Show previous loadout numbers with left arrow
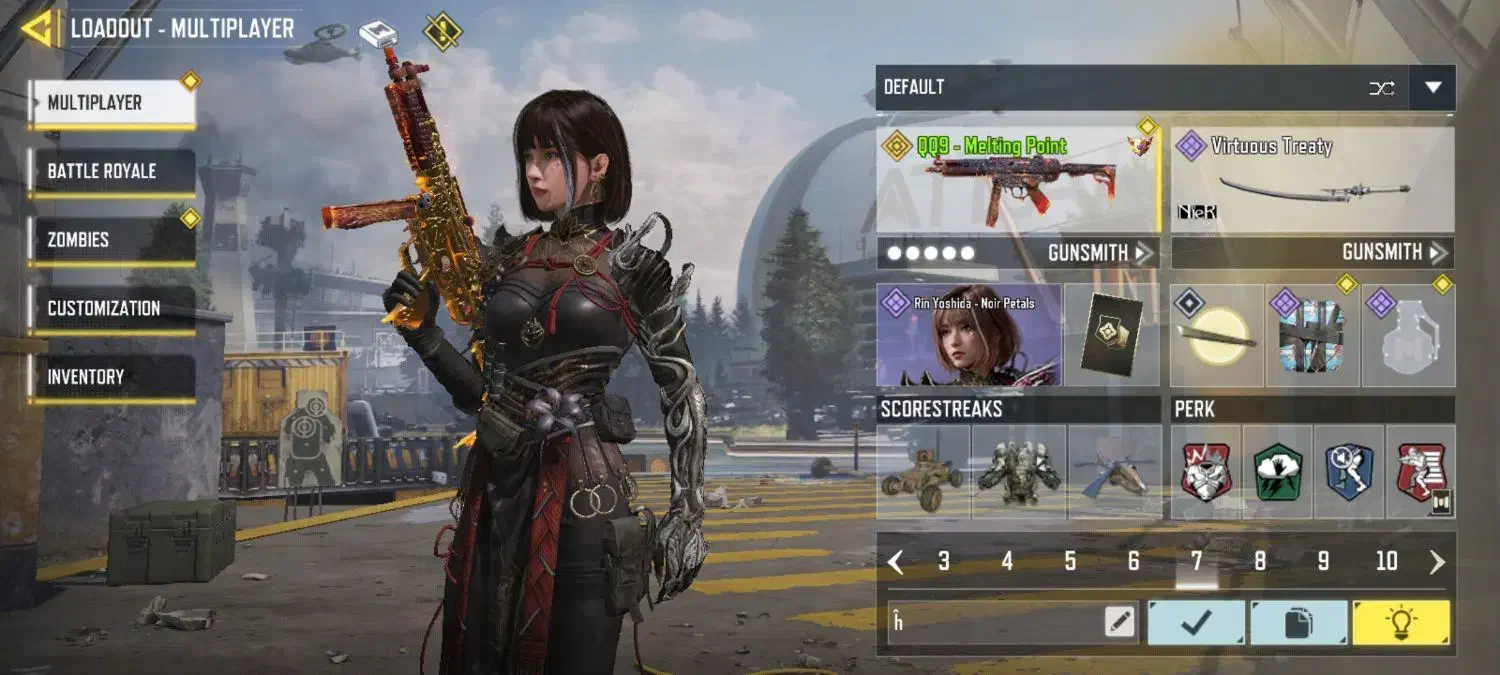 pyautogui.click(x=896, y=562)
